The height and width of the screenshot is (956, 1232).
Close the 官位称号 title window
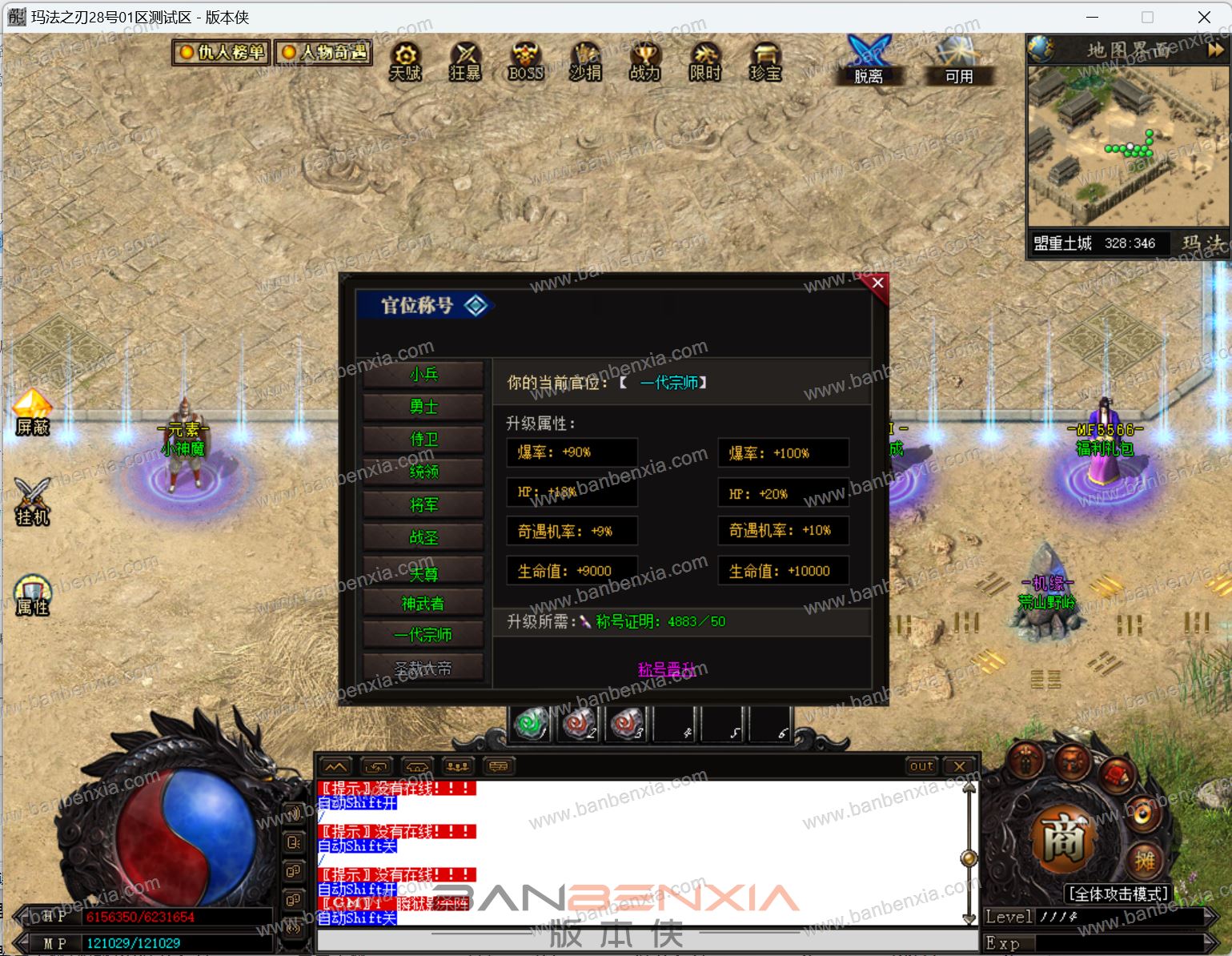[x=877, y=283]
